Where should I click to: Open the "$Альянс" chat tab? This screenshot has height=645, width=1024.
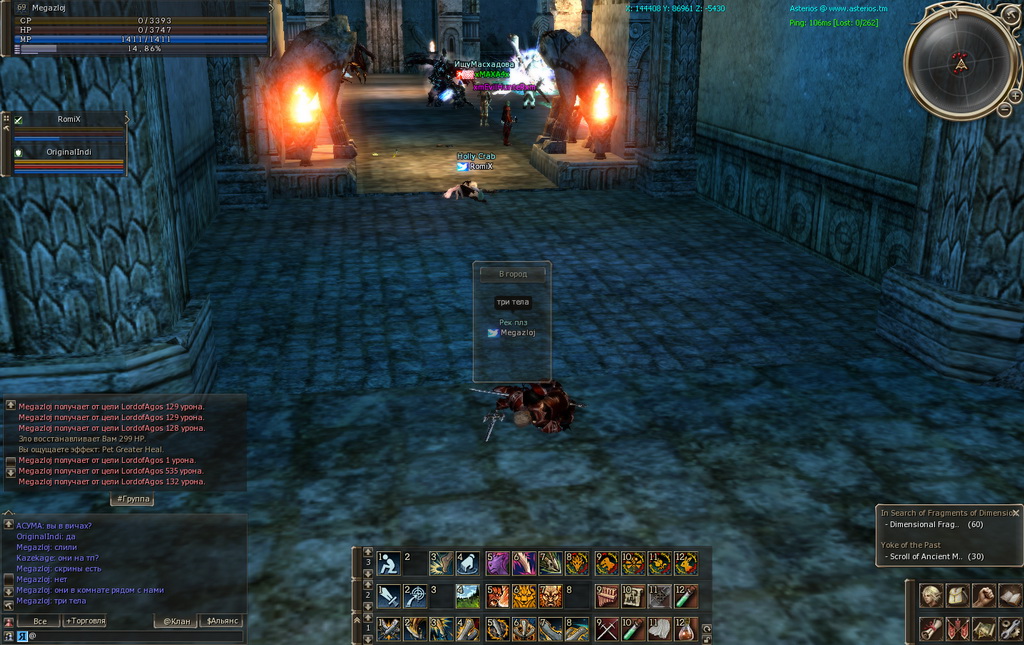click(x=221, y=621)
